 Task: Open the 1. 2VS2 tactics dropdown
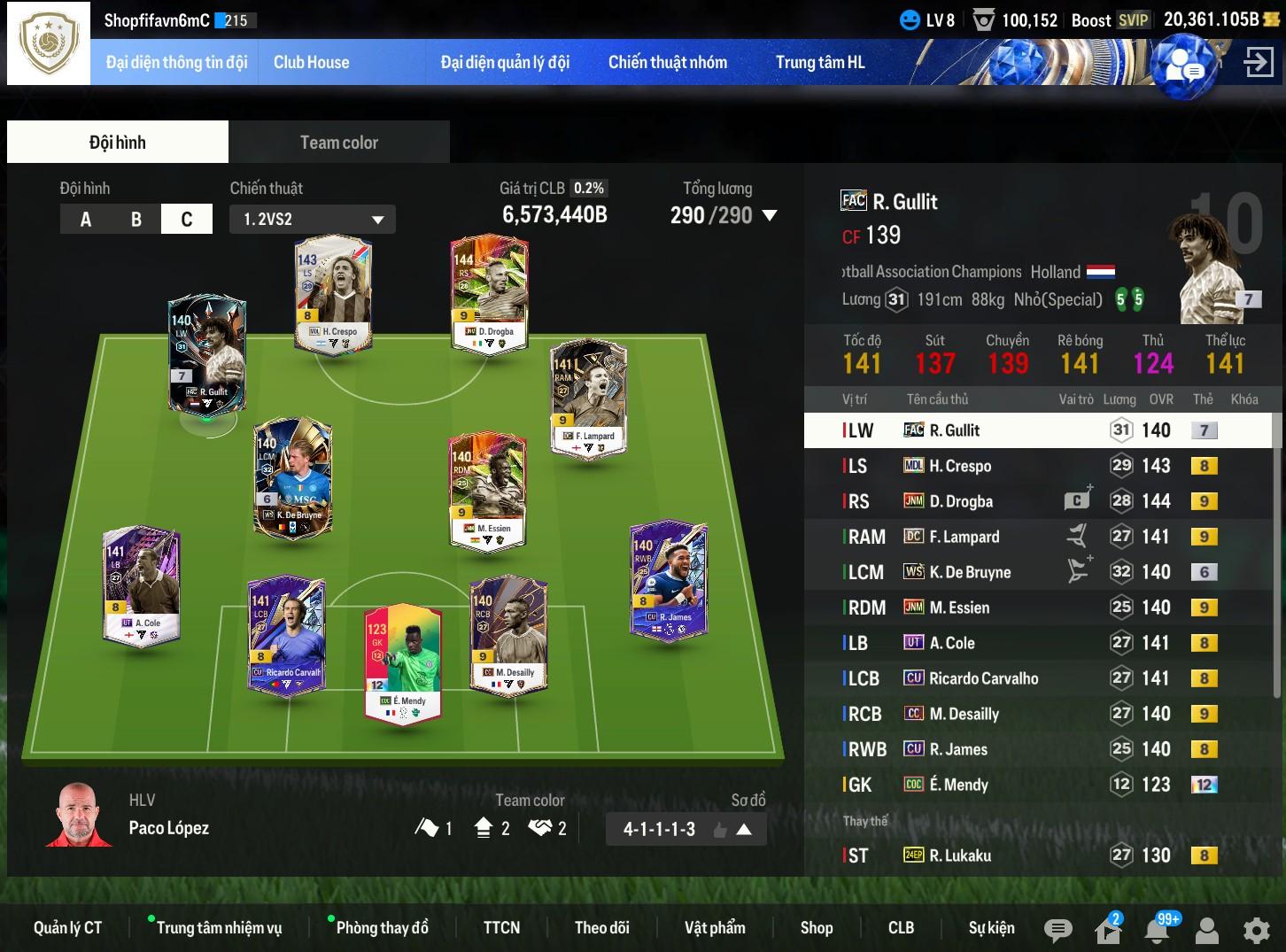click(313, 220)
